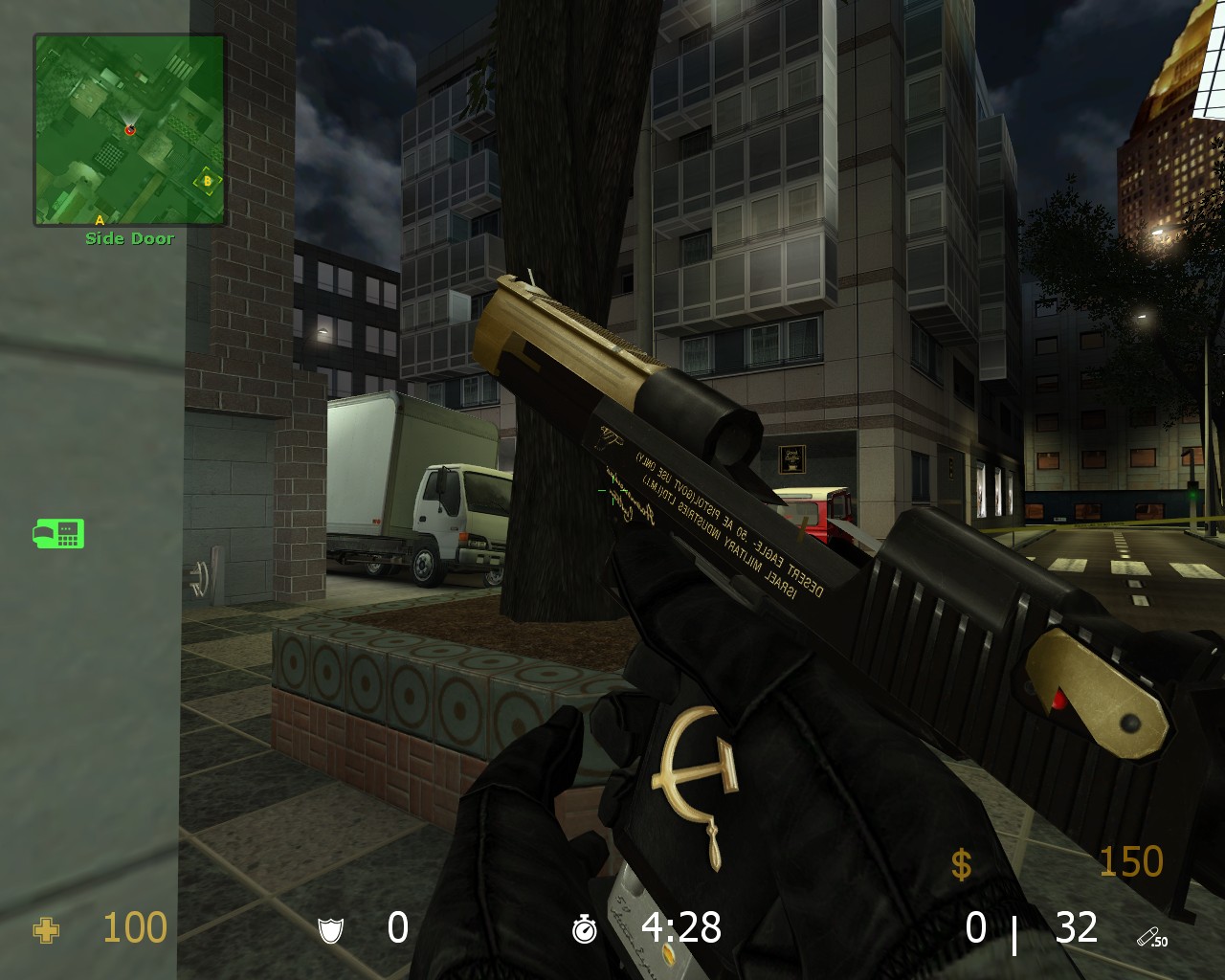Image resolution: width=1225 pixels, height=980 pixels.
Task: Click the stopwatch timer icon
Action: click(x=586, y=928)
